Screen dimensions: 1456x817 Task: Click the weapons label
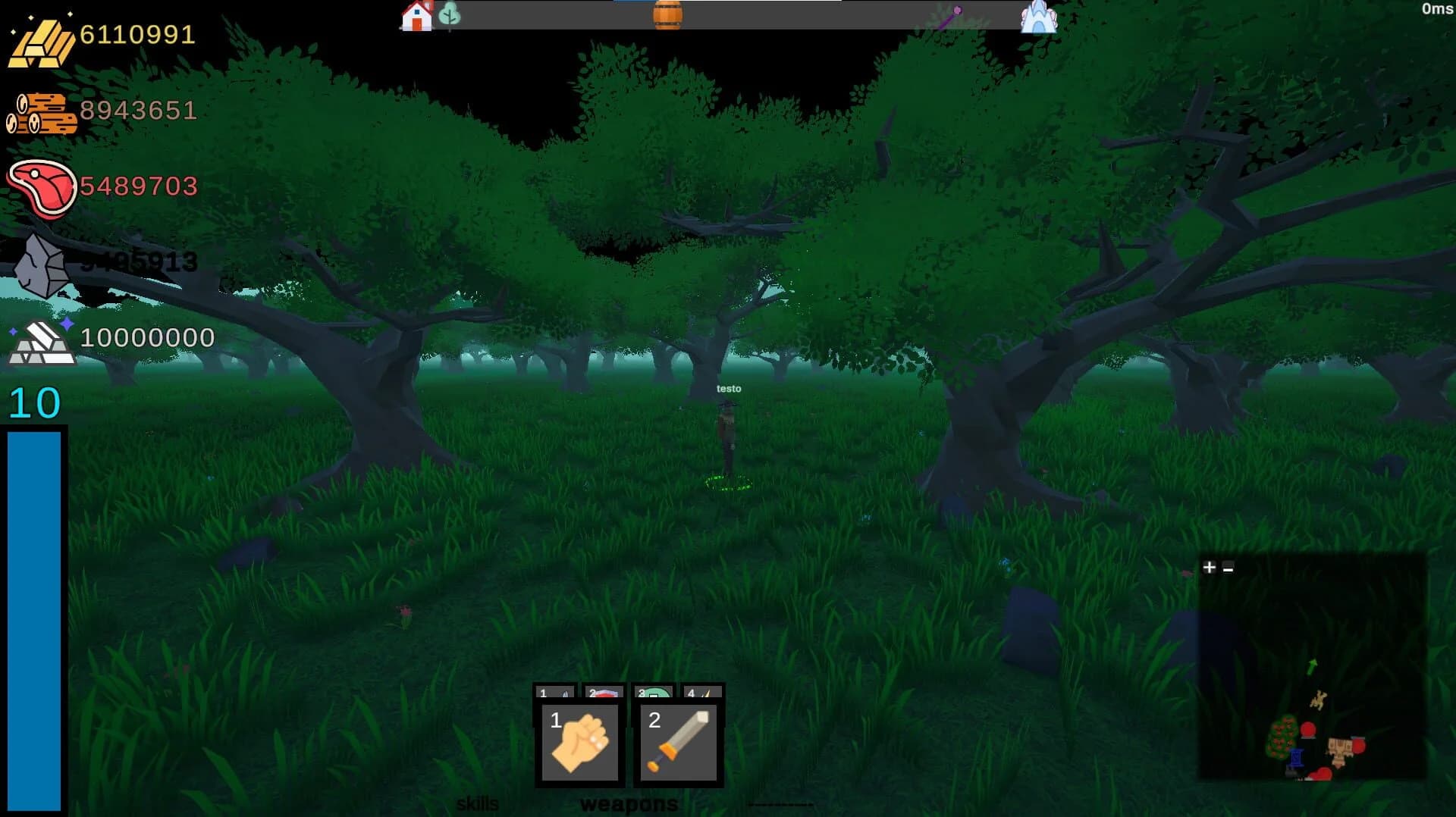pyautogui.click(x=628, y=805)
